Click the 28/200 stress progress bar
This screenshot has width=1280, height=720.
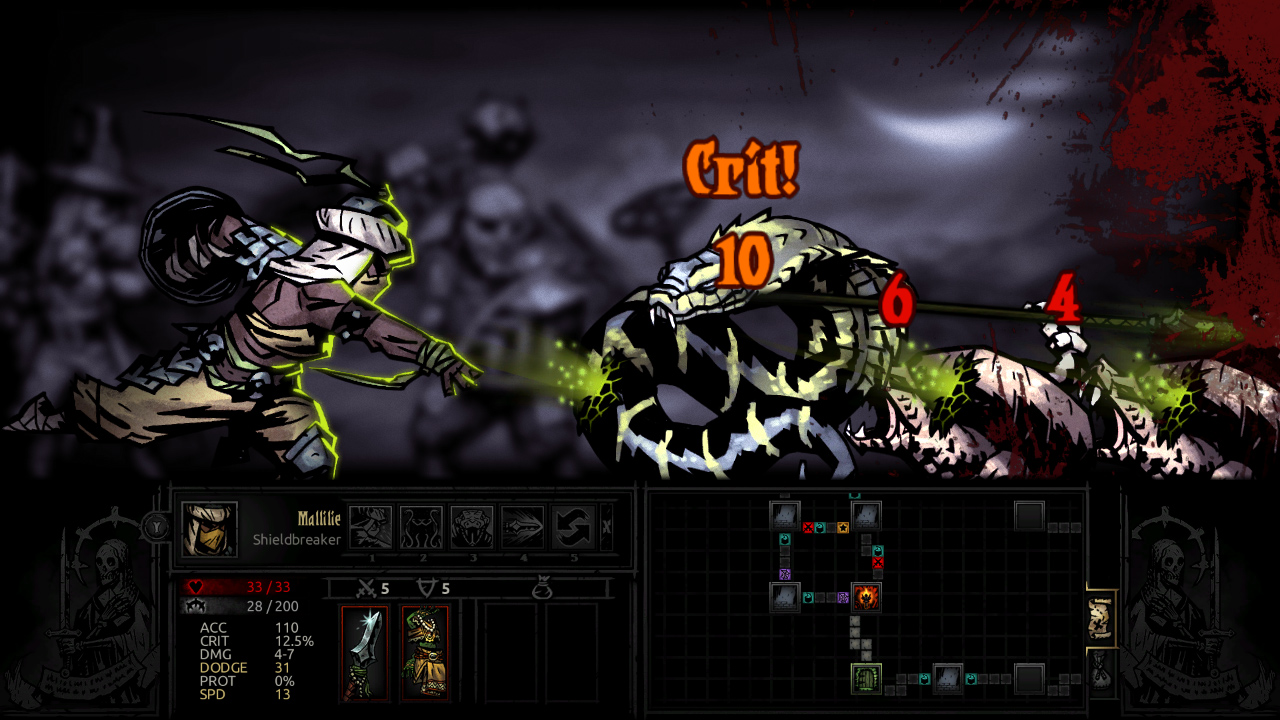pyautogui.click(x=275, y=607)
